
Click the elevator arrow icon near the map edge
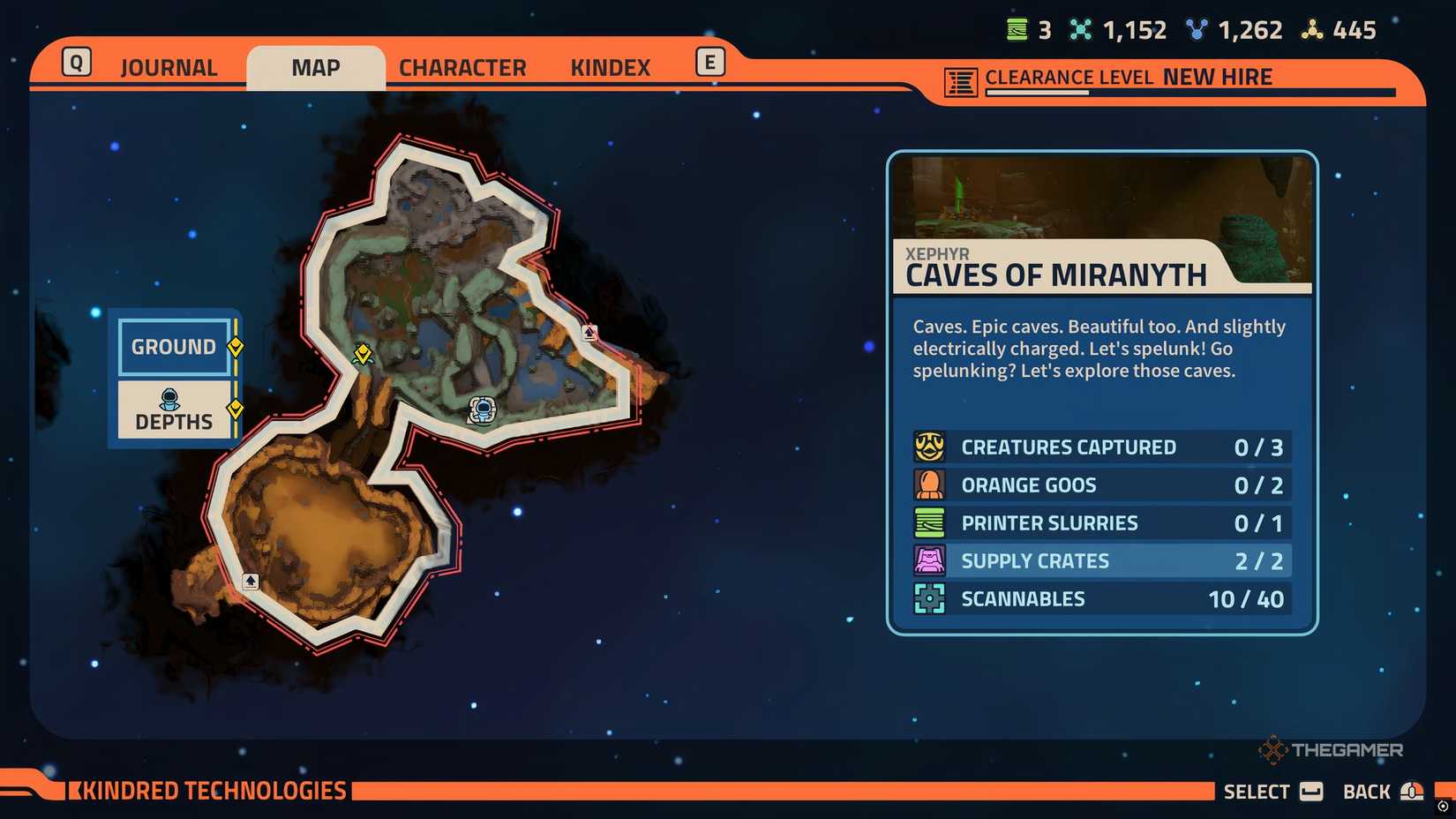pyautogui.click(x=588, y=333)
